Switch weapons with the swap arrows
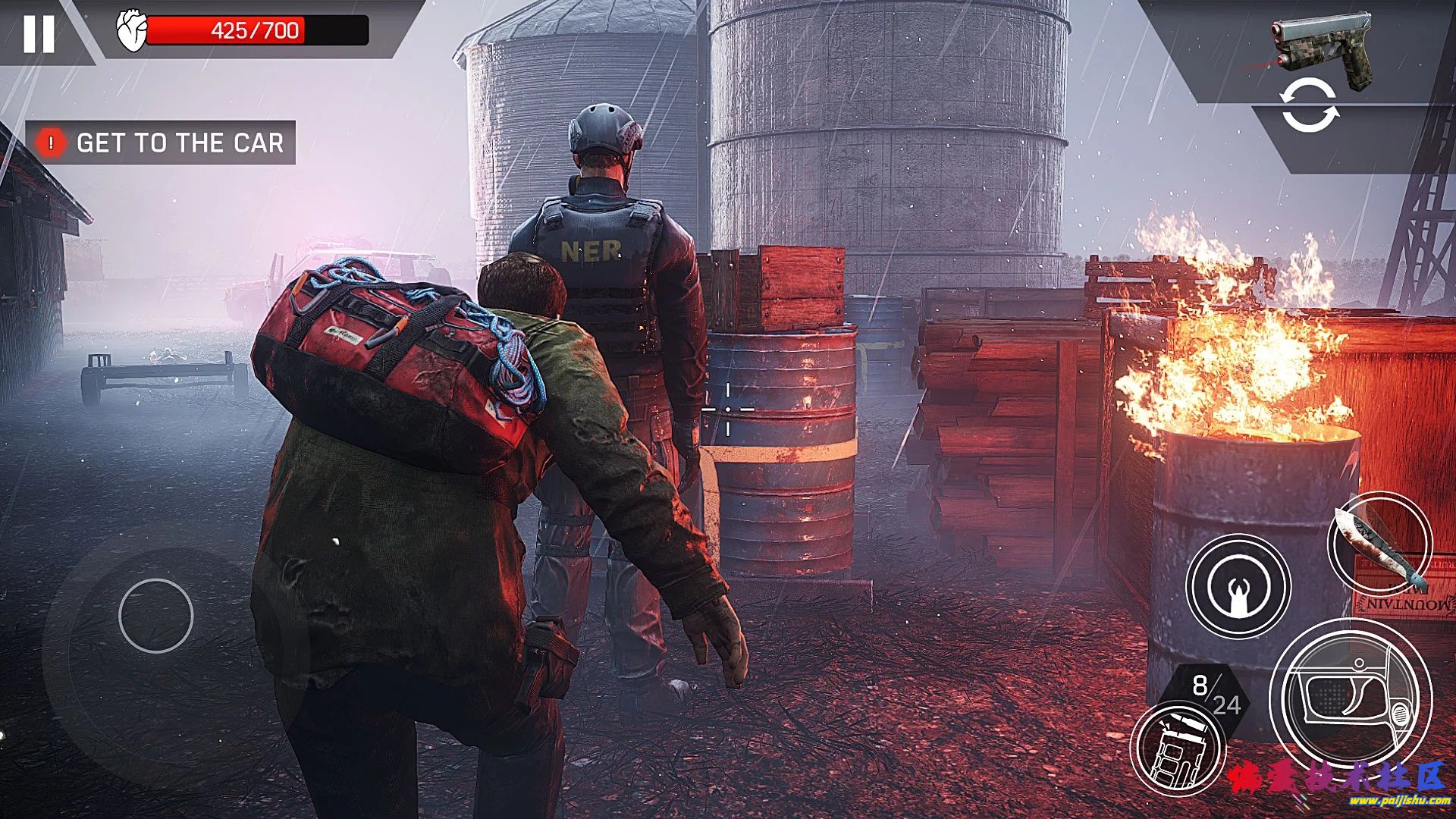 pos(1310,108)
